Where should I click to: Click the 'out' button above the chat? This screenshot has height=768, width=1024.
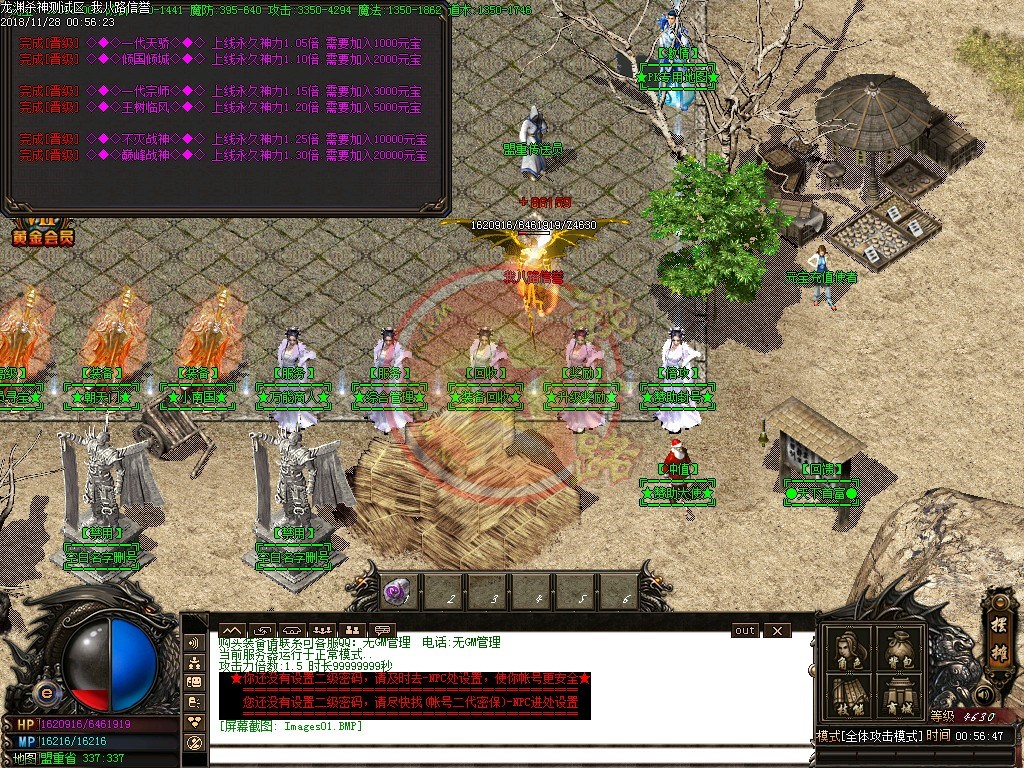[745, 631]
